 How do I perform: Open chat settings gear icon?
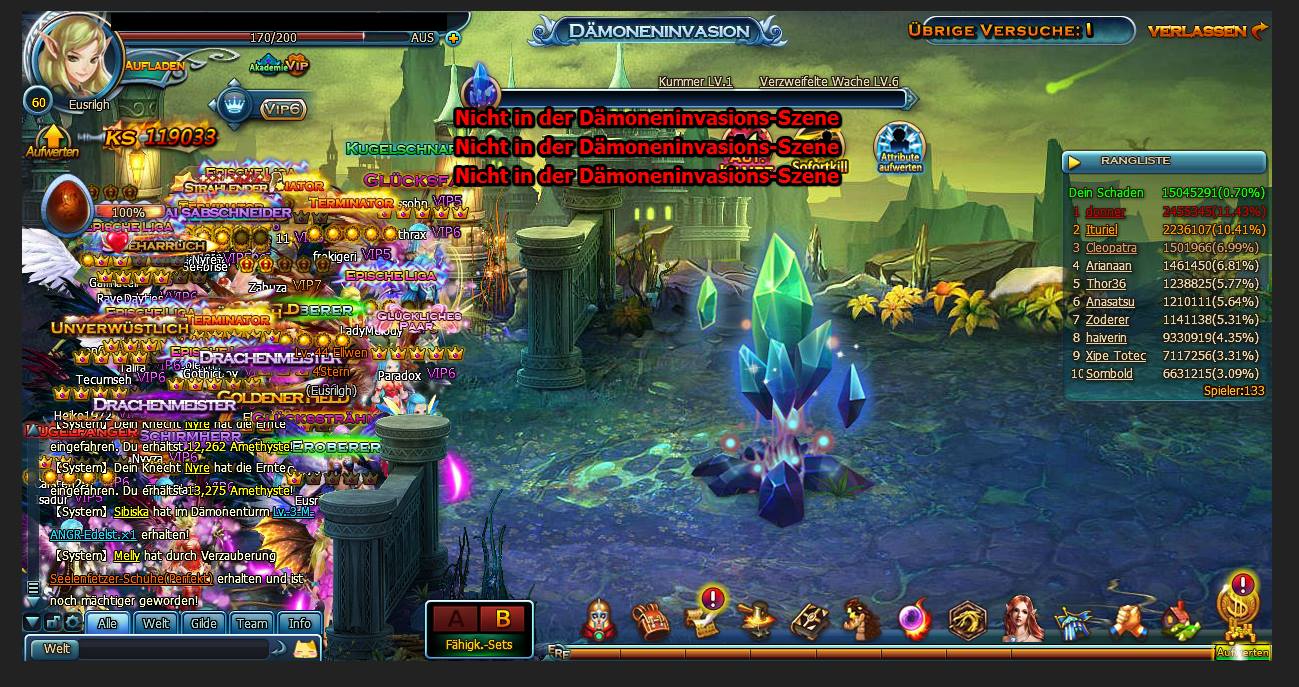72,623
